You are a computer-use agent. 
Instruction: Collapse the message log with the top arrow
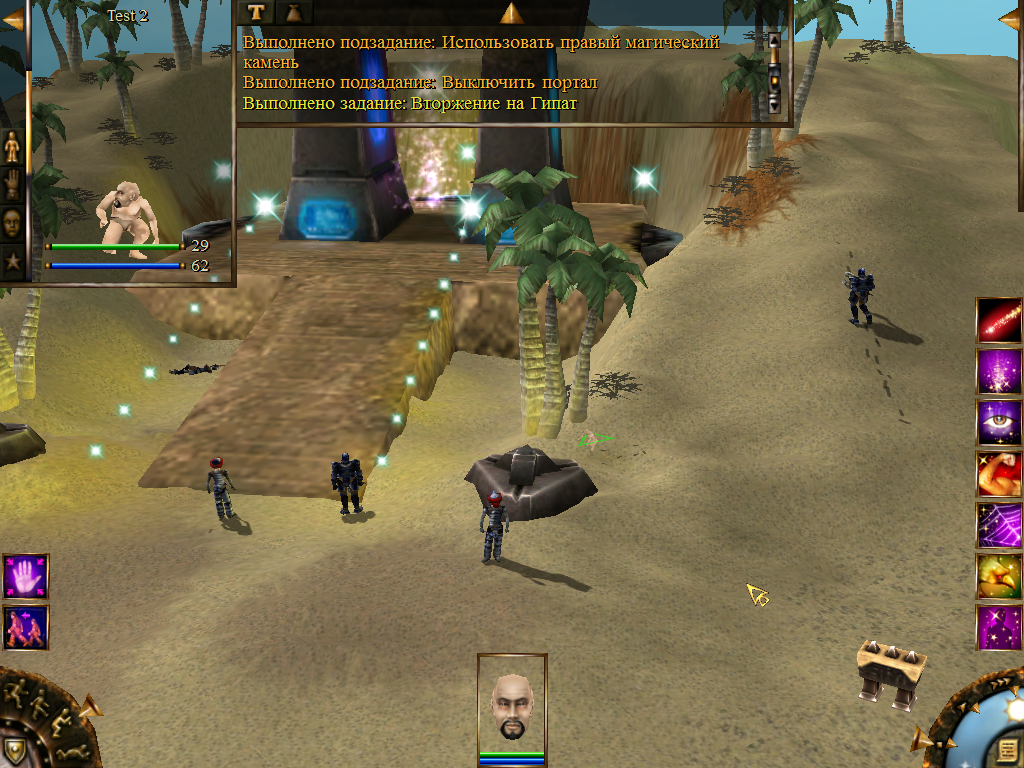click(x=512, y=13)
